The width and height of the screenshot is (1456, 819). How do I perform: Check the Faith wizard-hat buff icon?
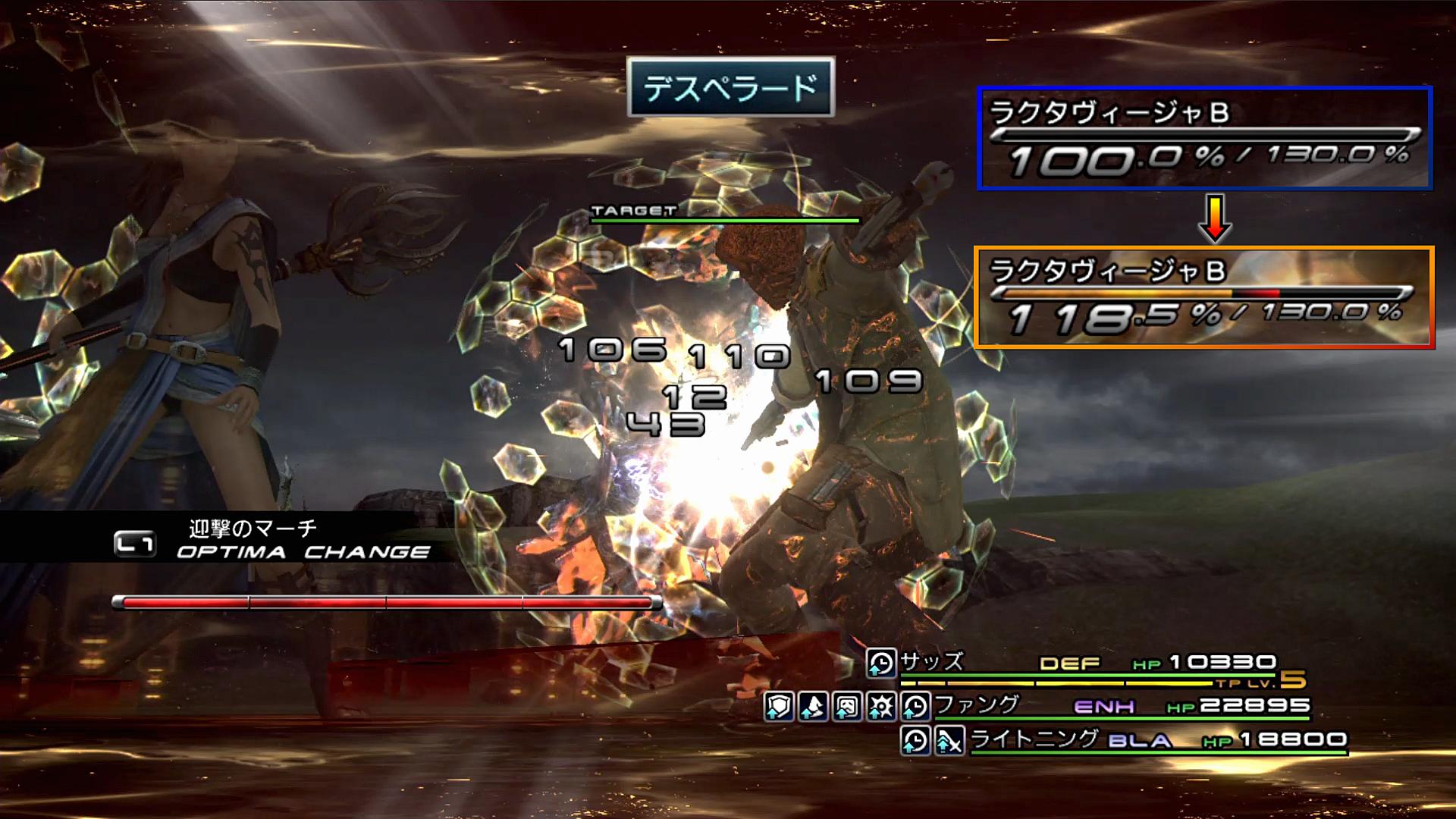point(813,707)
